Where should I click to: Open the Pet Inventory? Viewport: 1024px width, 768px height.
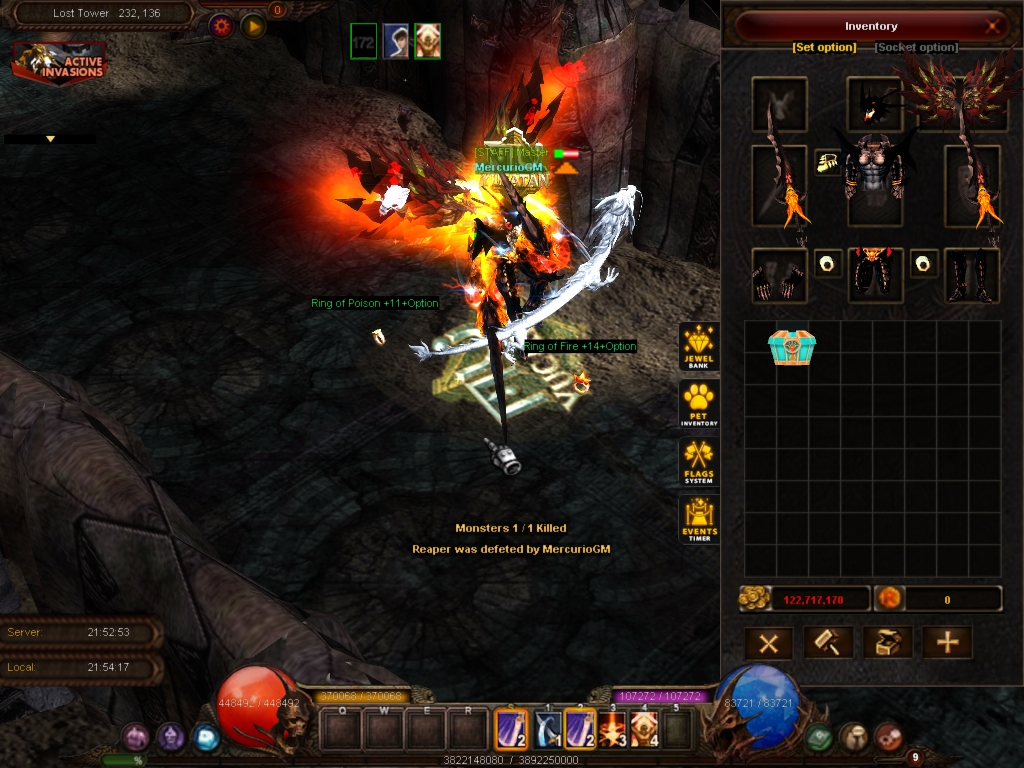[x=699, y=403]
